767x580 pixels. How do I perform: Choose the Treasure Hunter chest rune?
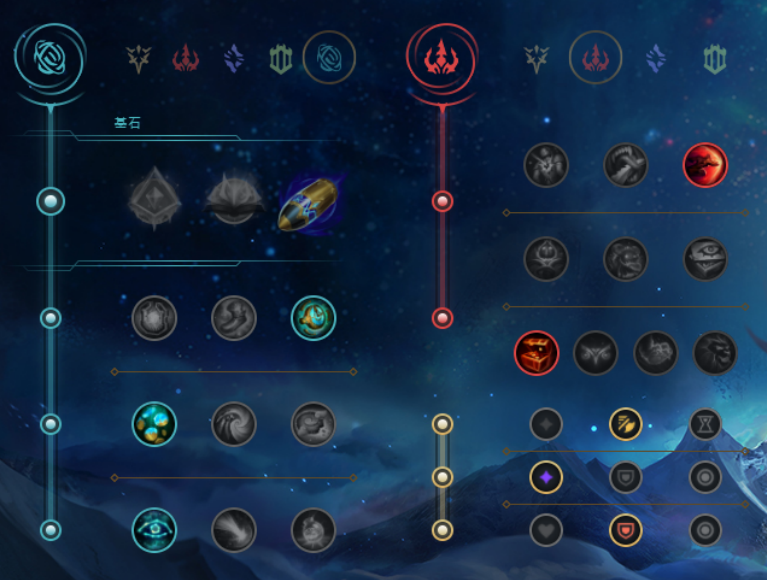[535, 352]
